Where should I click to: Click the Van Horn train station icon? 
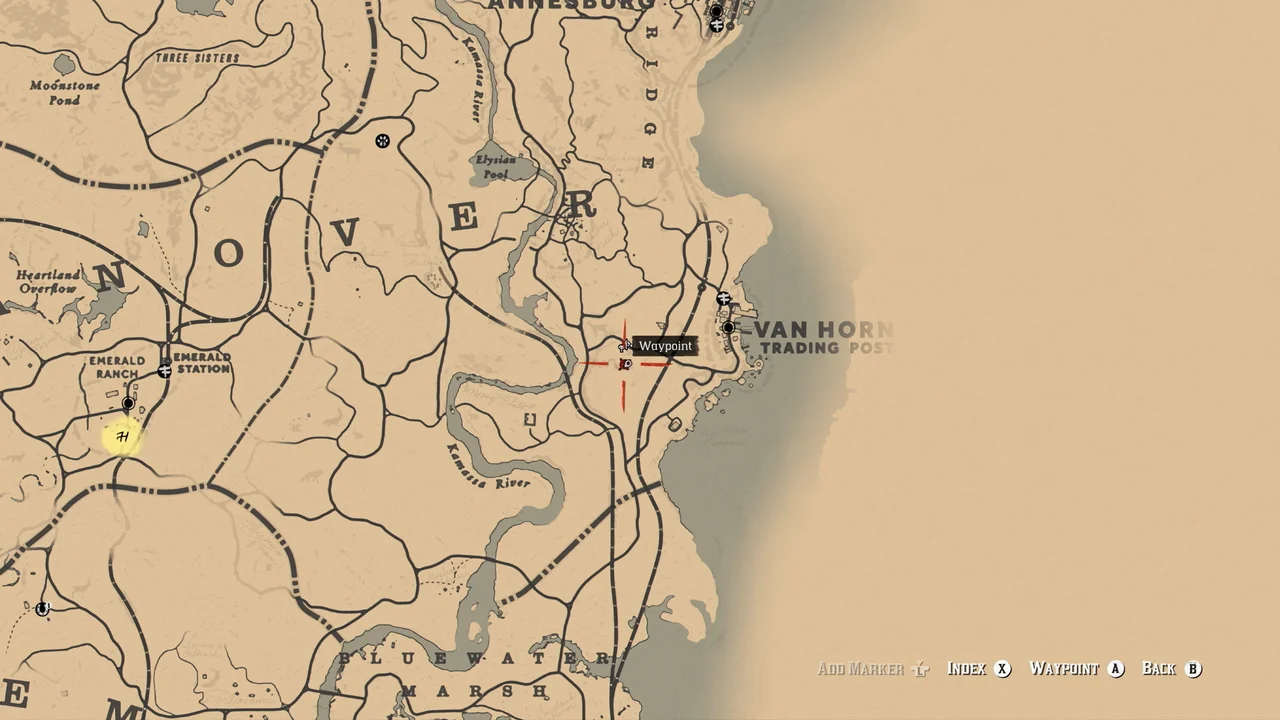(725, 298)
